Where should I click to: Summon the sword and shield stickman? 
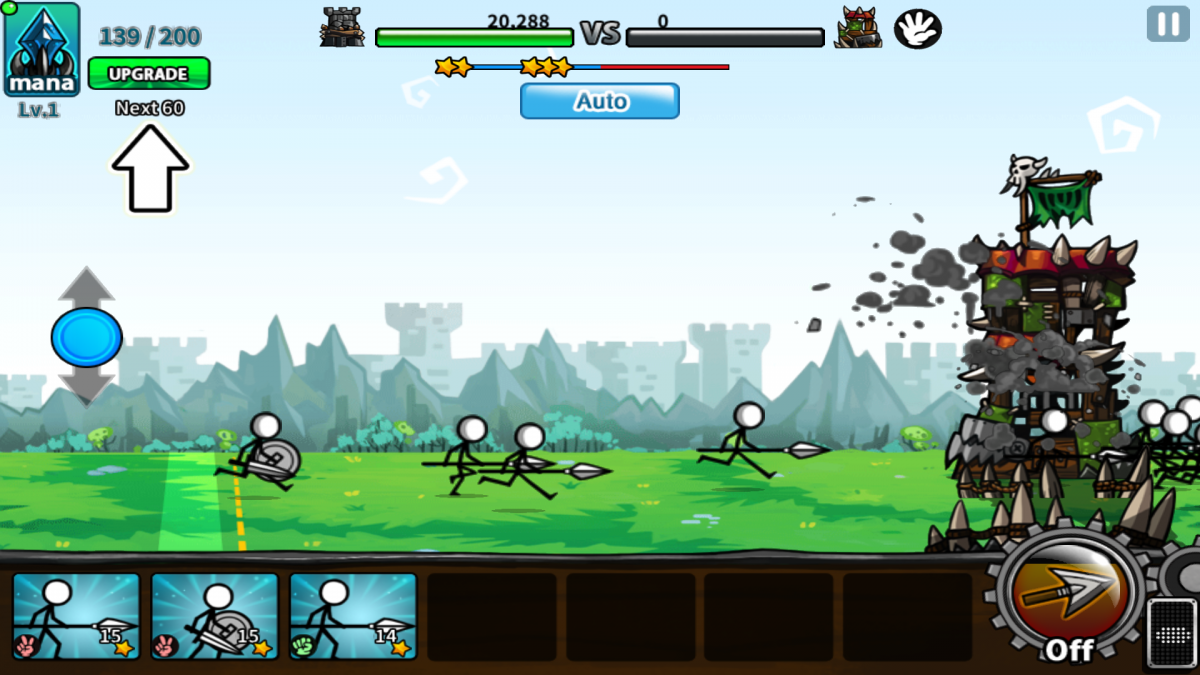(x=214, y=616)
